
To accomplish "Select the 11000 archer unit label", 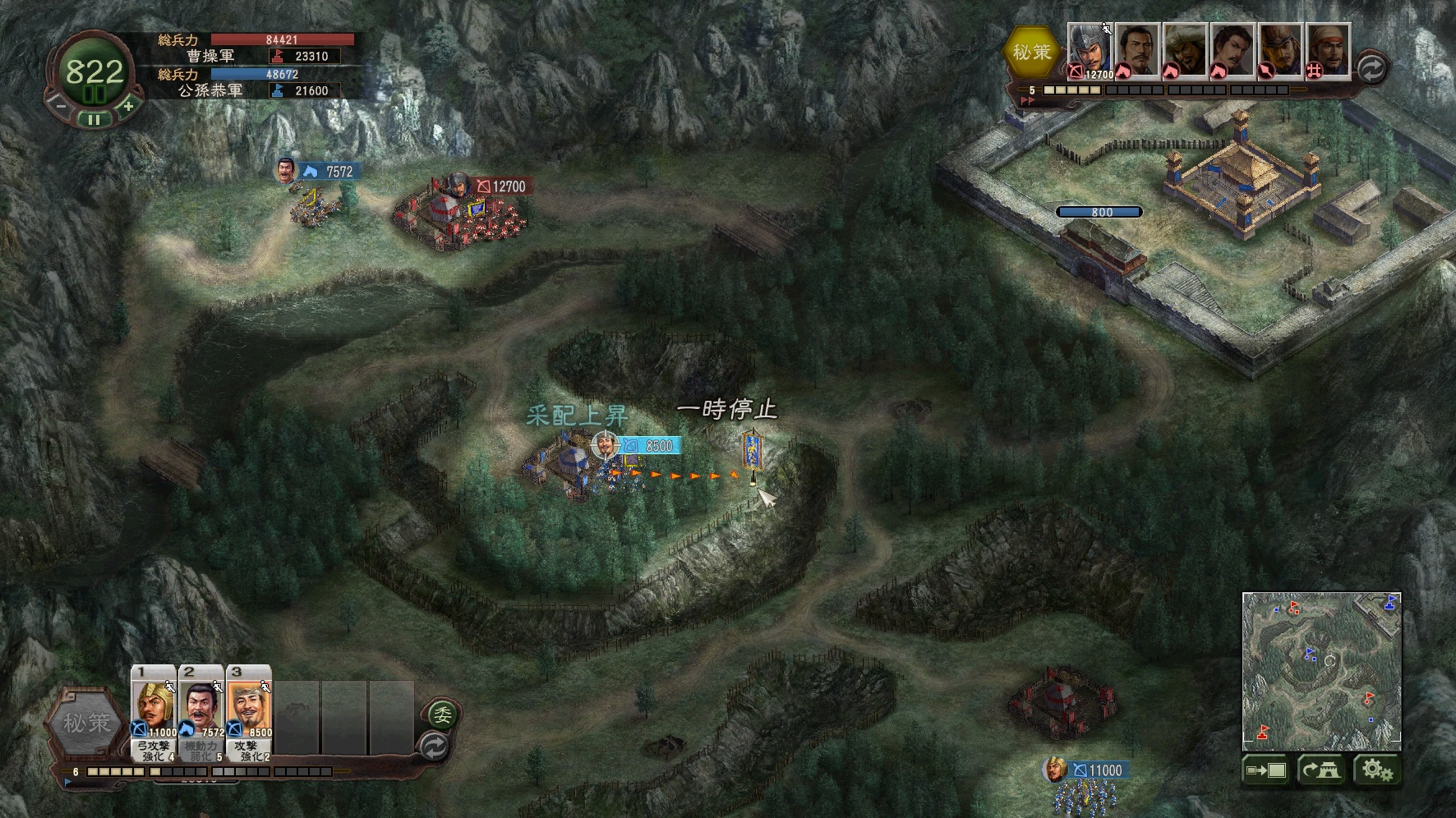I will [x=1096, y=770].
